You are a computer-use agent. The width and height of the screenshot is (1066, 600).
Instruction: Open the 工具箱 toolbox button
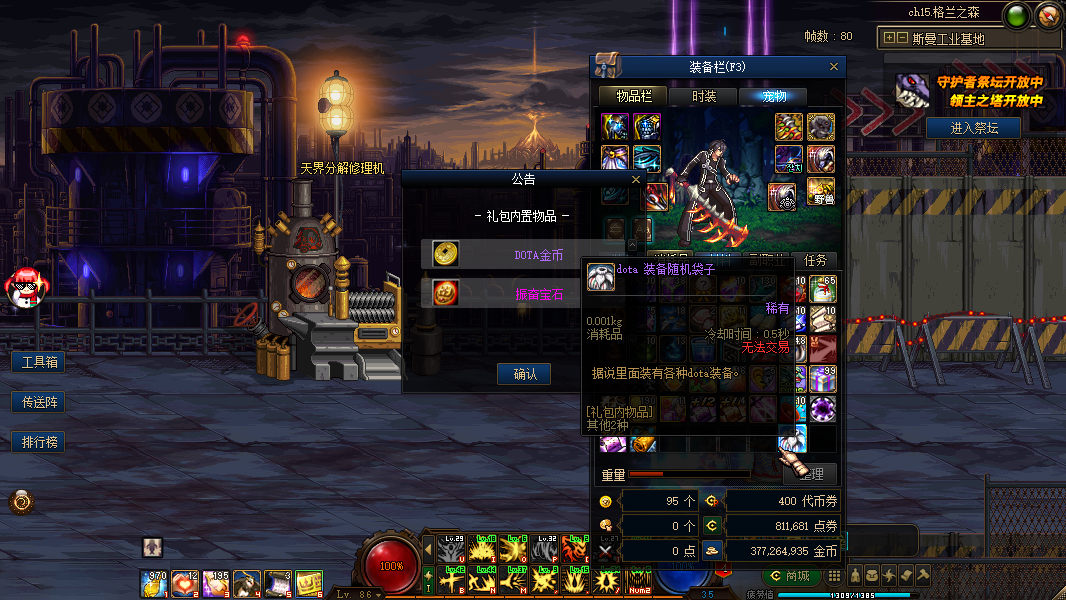(x=38, y=362)
